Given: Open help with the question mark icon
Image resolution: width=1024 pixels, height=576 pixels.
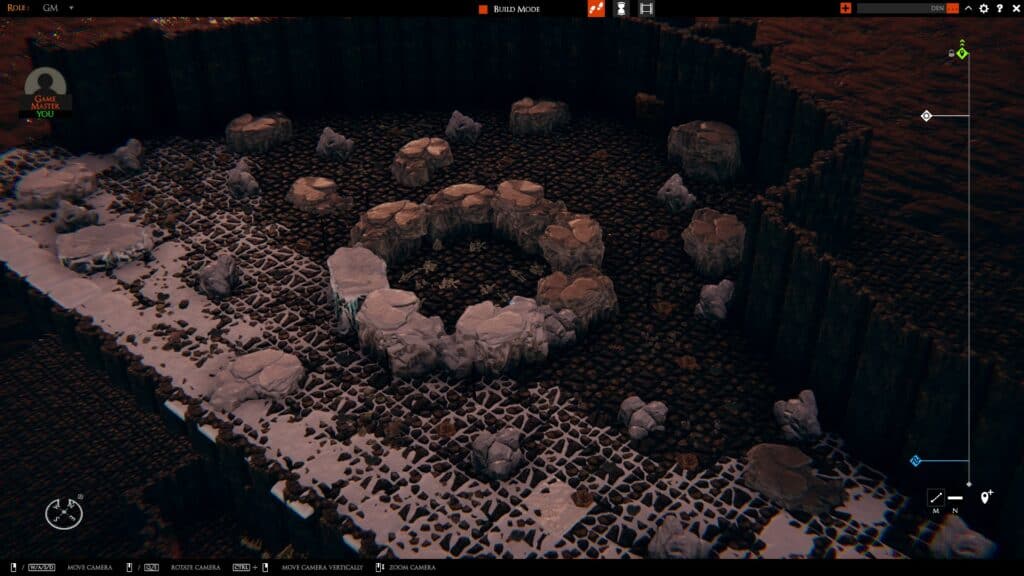Looking at the screenshot, I should 999,9.
